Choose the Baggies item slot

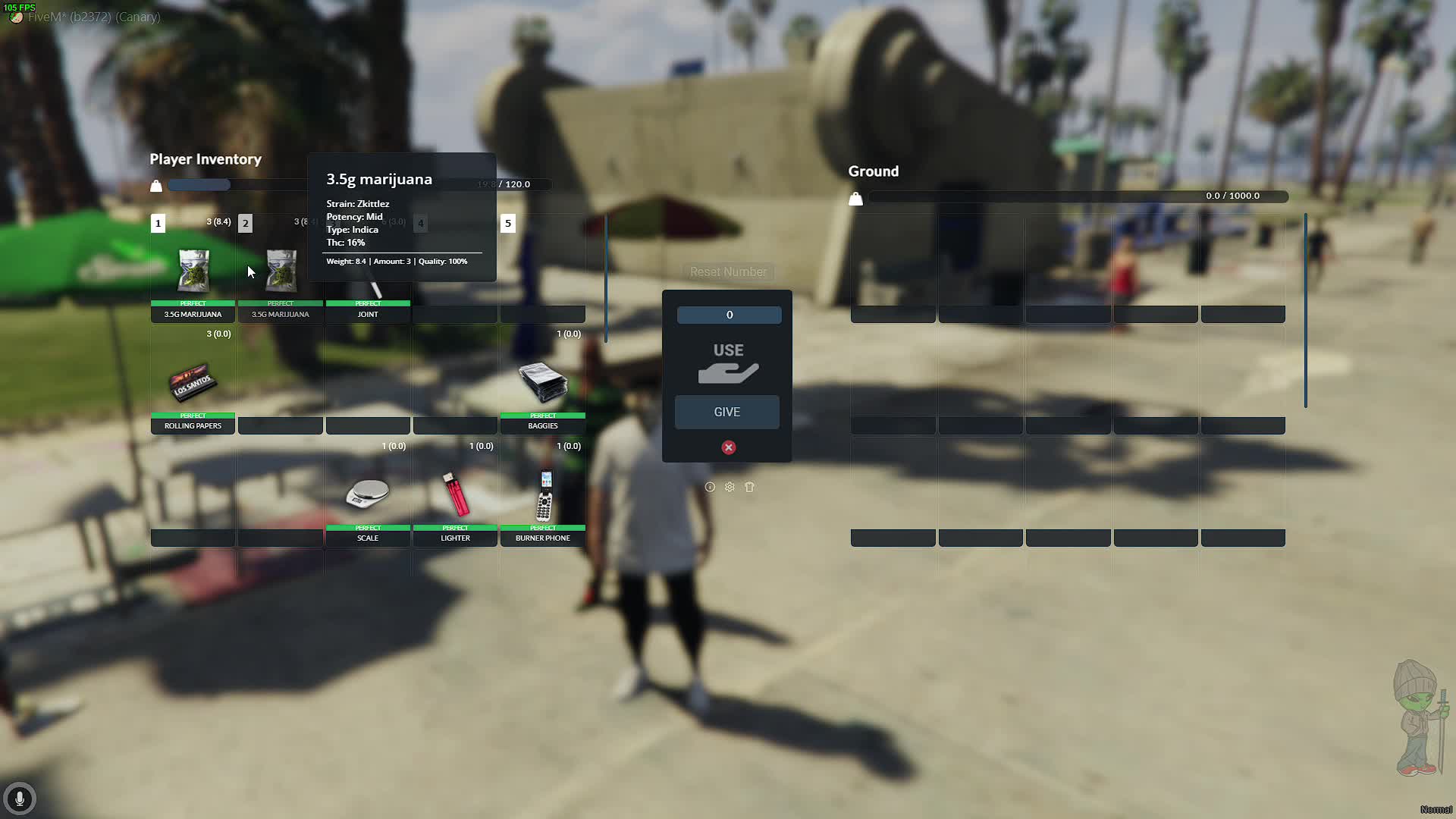coord(543,383)
